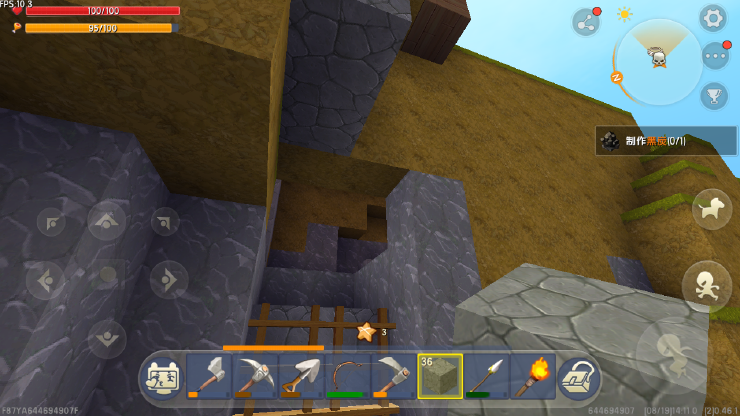Open the three-dots more options button
Viewport: 740px width, 416px height.
coord(714,55)
